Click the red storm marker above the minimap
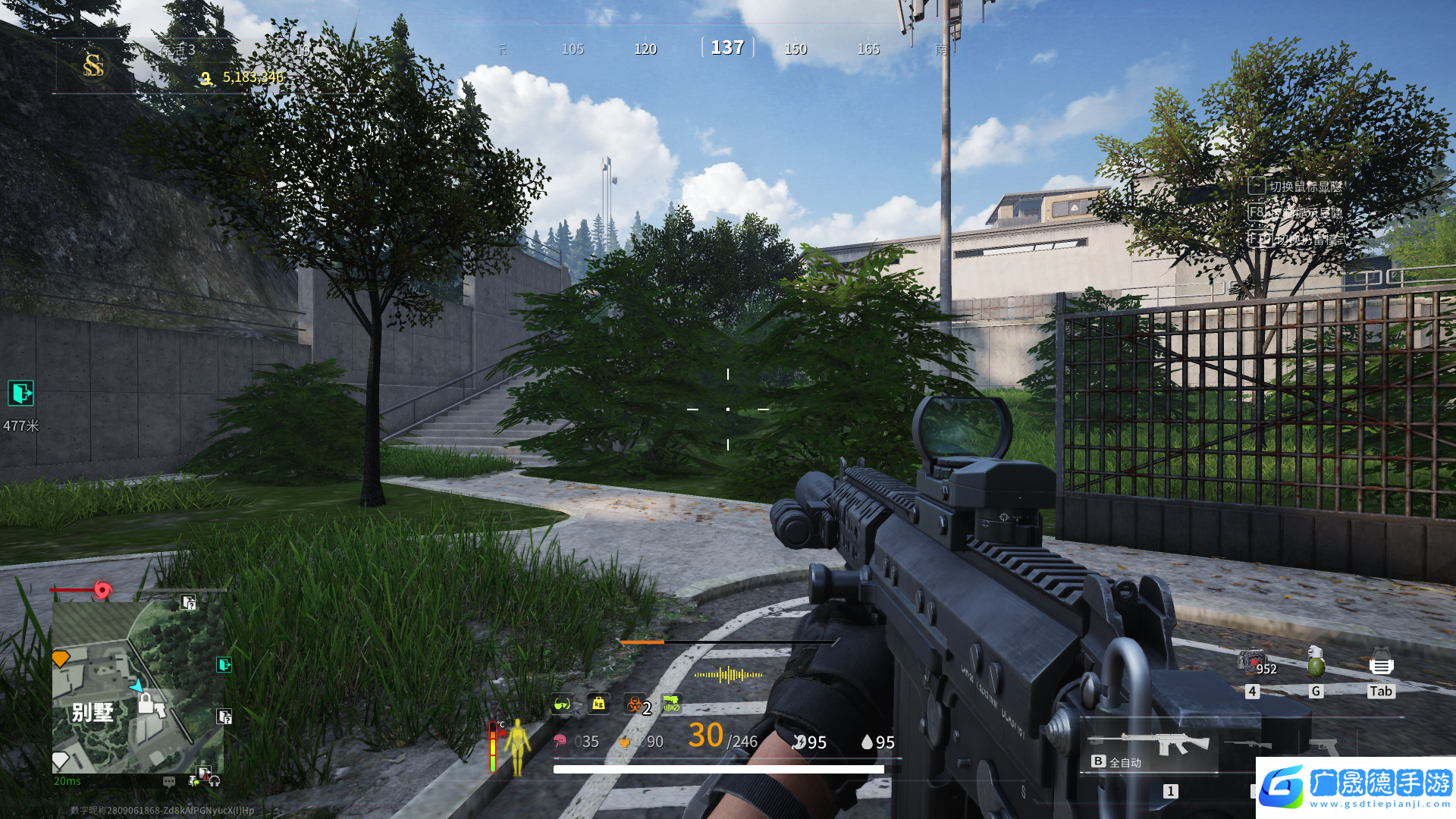The height and width of the screenshot is (819, 1456). [x=102, y=589]
